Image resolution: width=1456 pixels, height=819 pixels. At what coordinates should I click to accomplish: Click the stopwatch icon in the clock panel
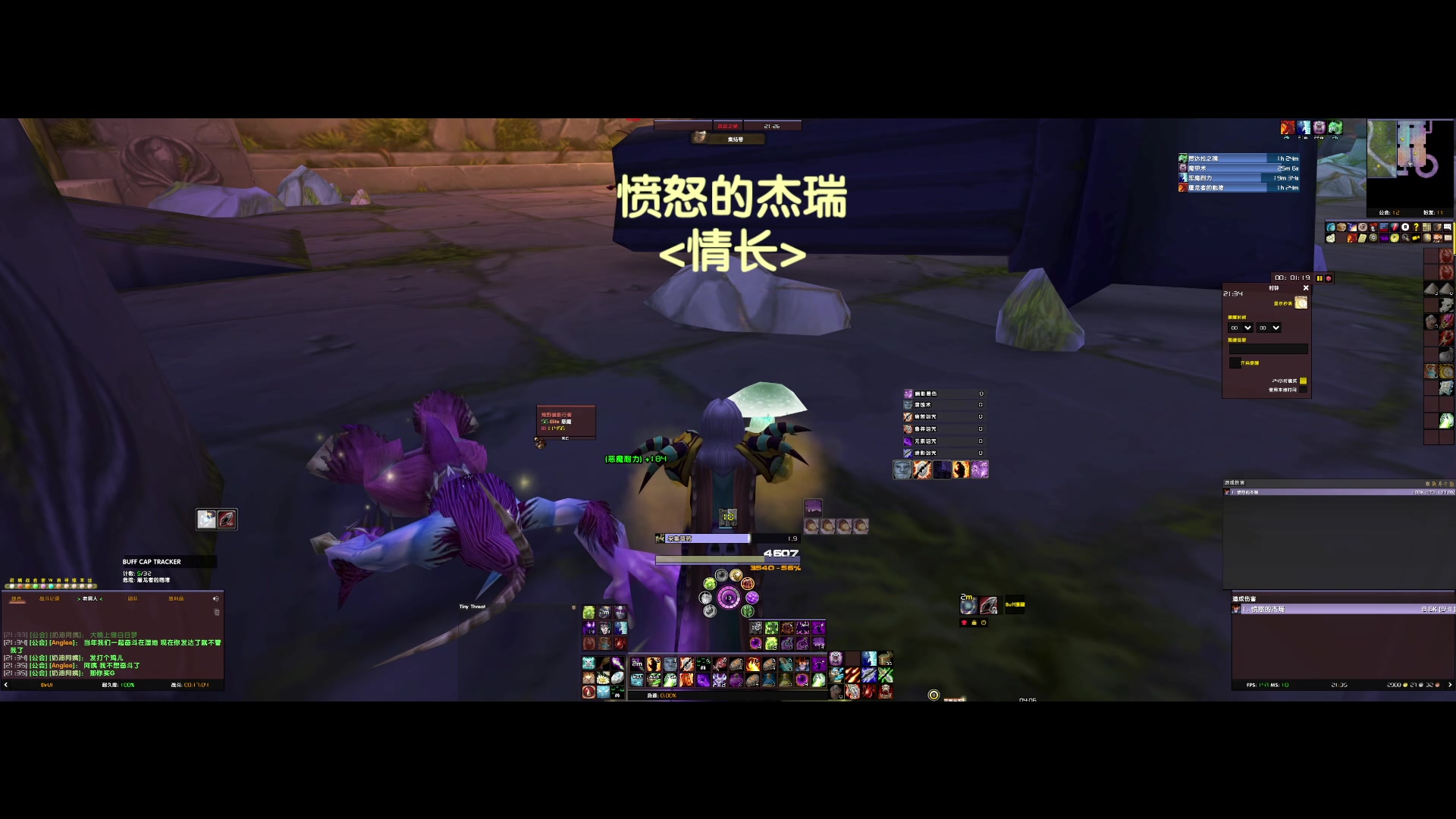point(1301,303)
